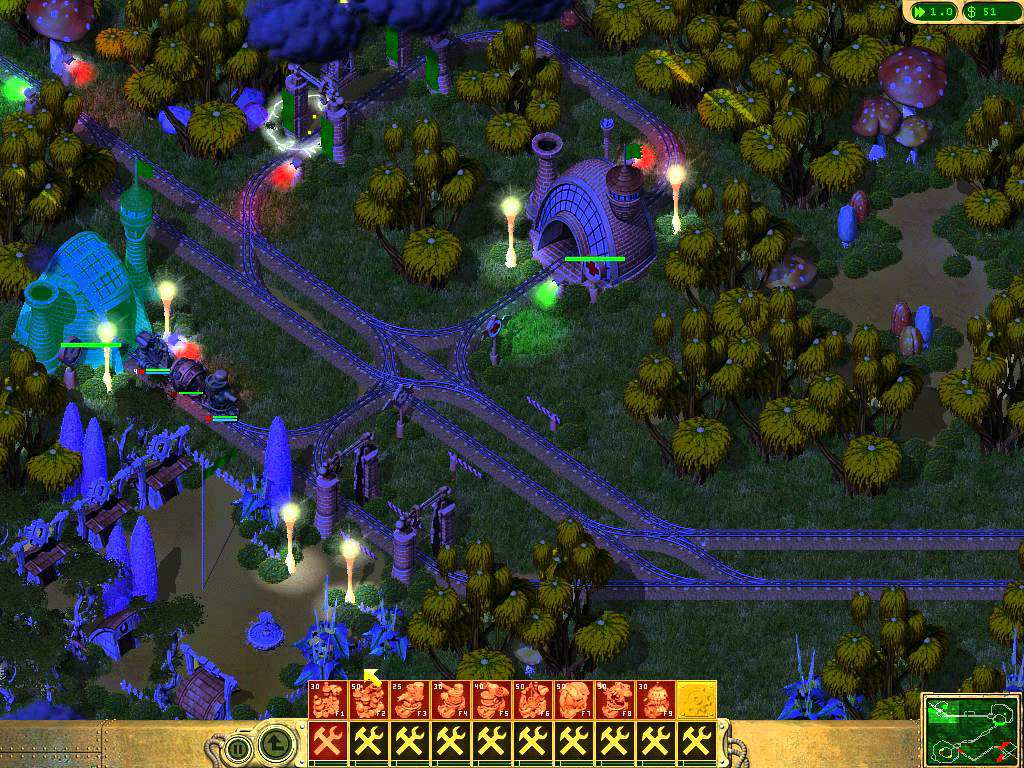This screenshot has width=1024, height=768.
Task: Select the F4 unit card
Action: [x=450, y=700]
